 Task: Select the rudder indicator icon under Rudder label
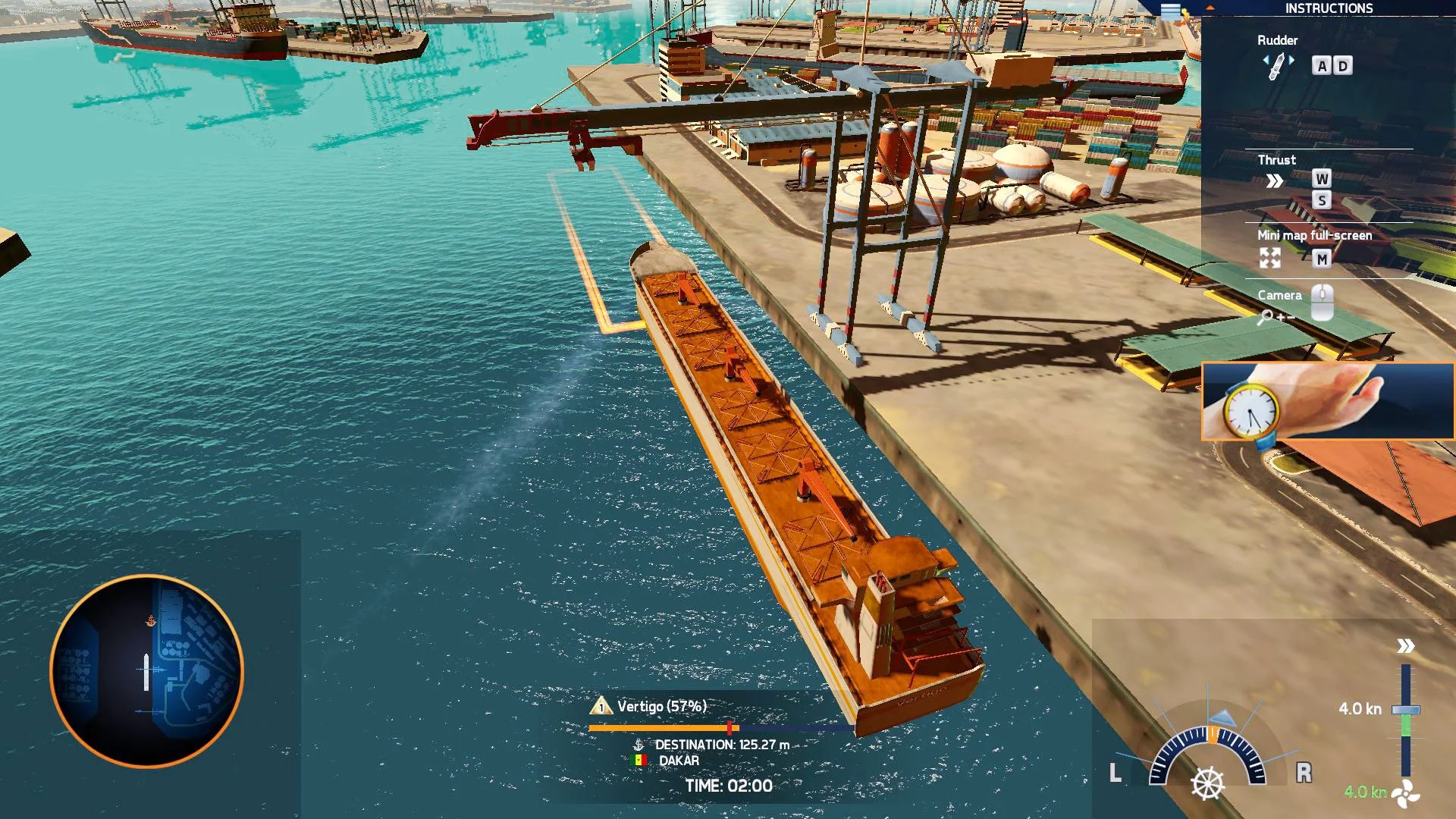[x=1276, y=66]
